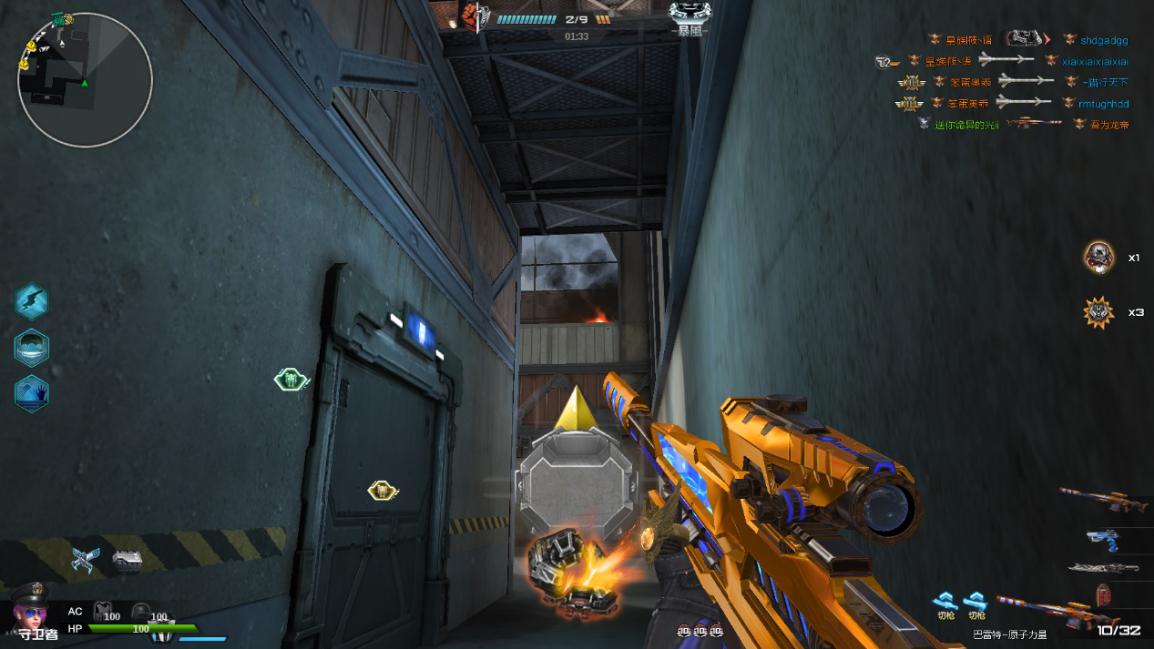
Task: Click the gold spiked badge icon
Action: [1099, 313]
